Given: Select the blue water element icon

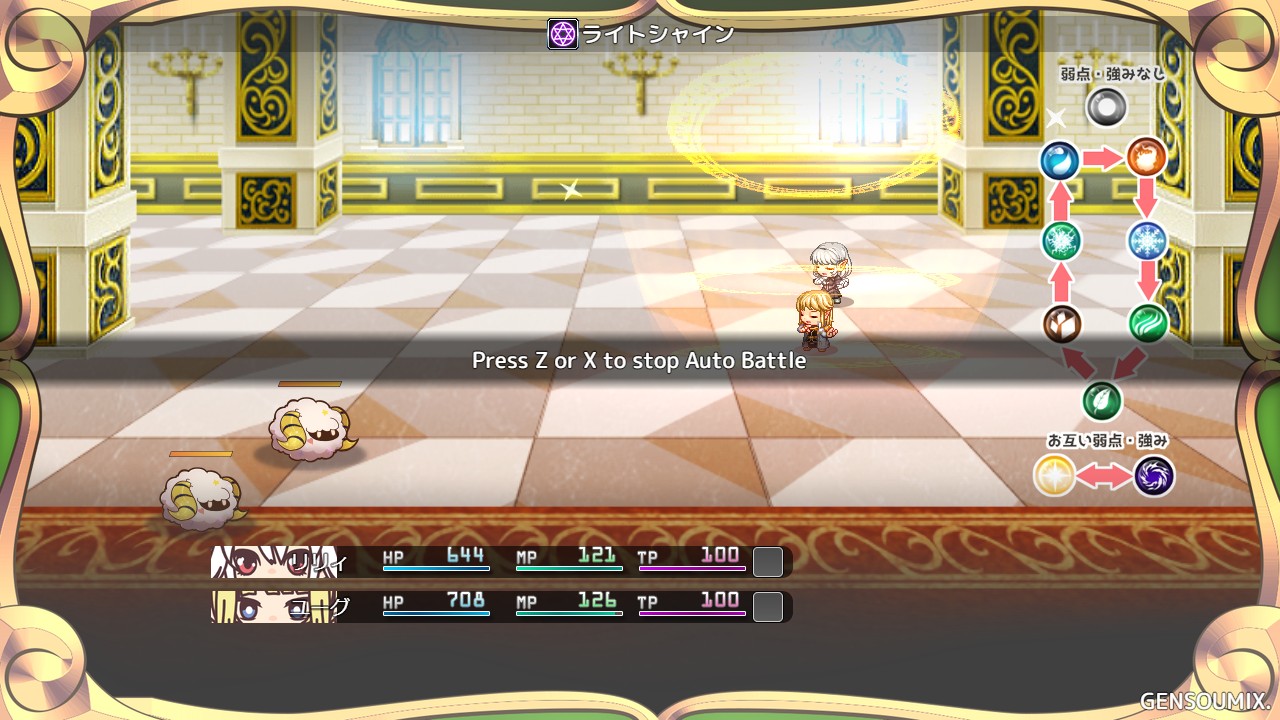Looking at the screenshot, I should pos(1059,160).
